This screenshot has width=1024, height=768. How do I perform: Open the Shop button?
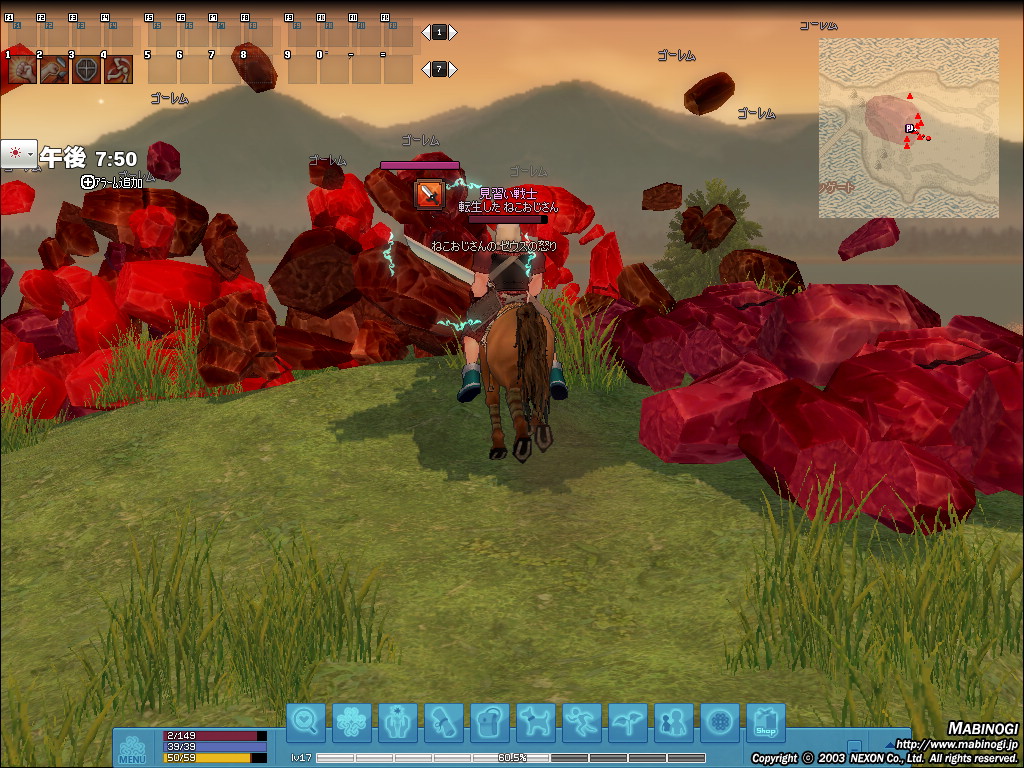(x=766, y=722)
